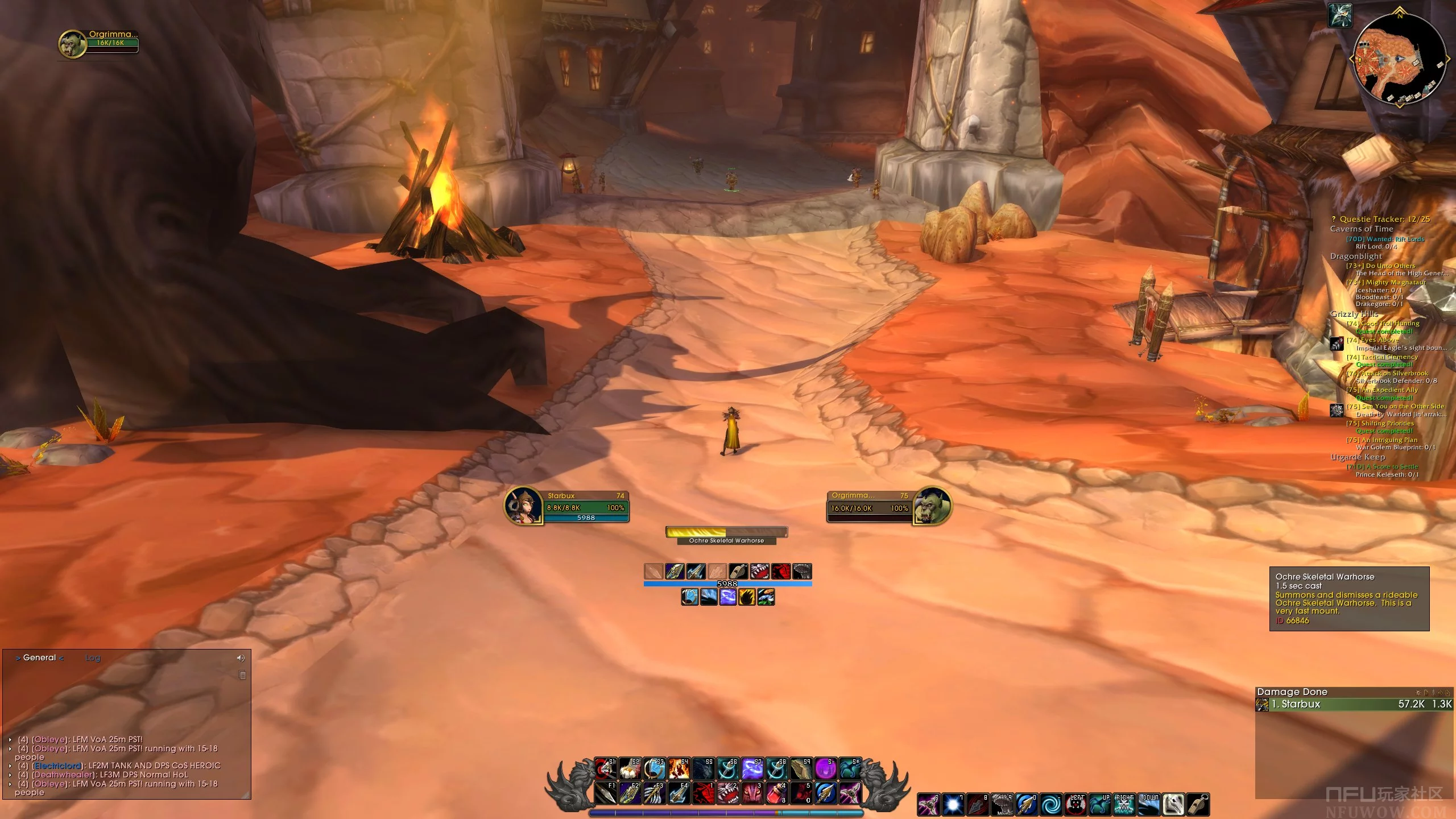Viewport: 1456px width, 819px height.
Task: Click the level 75 Orgrimmar target frame
Action: (x=888, y=505)
